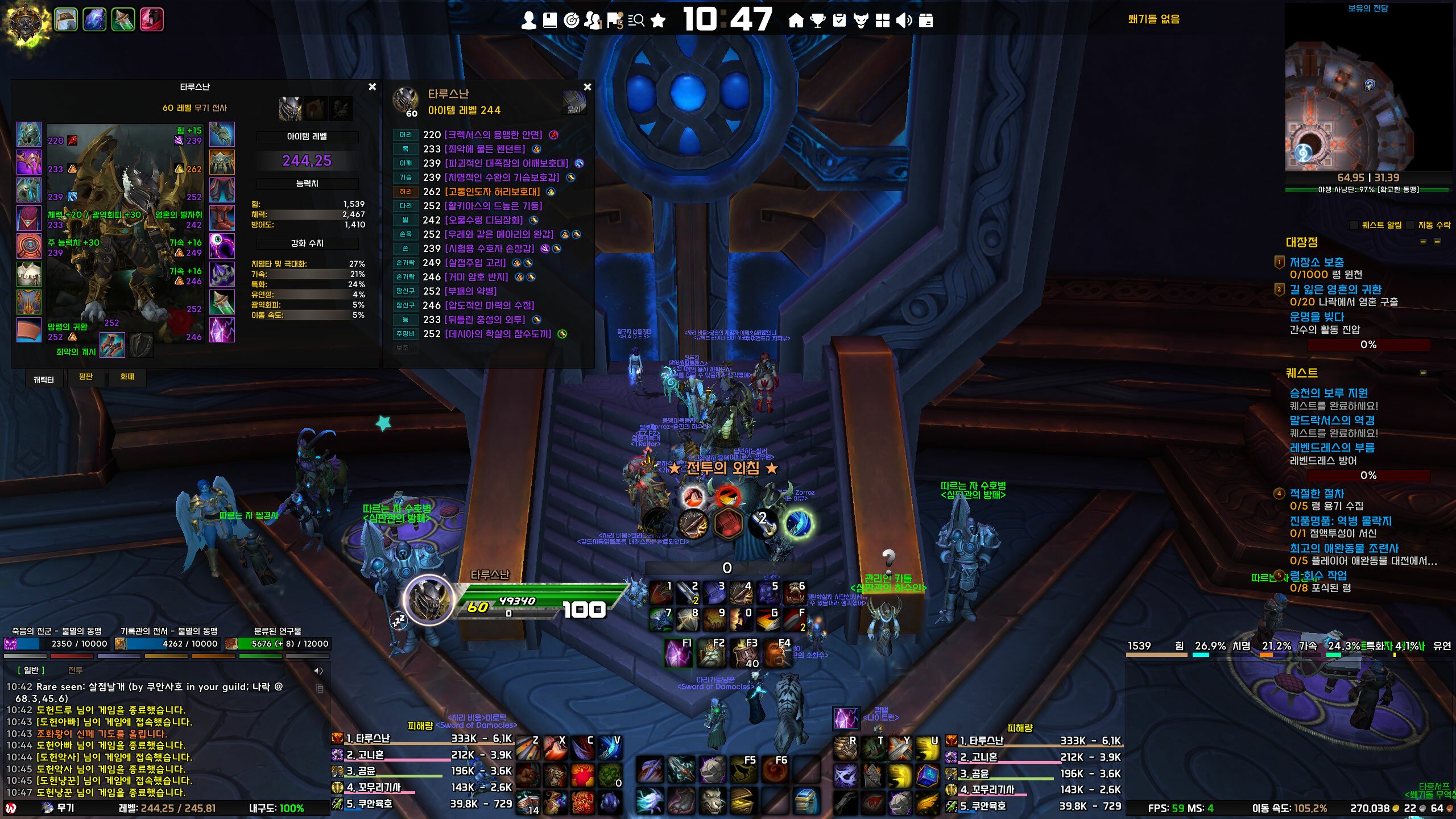Click the 타루스난 player portrait
The height and width of the screenshot is (819, 1456).
point(428,601)
